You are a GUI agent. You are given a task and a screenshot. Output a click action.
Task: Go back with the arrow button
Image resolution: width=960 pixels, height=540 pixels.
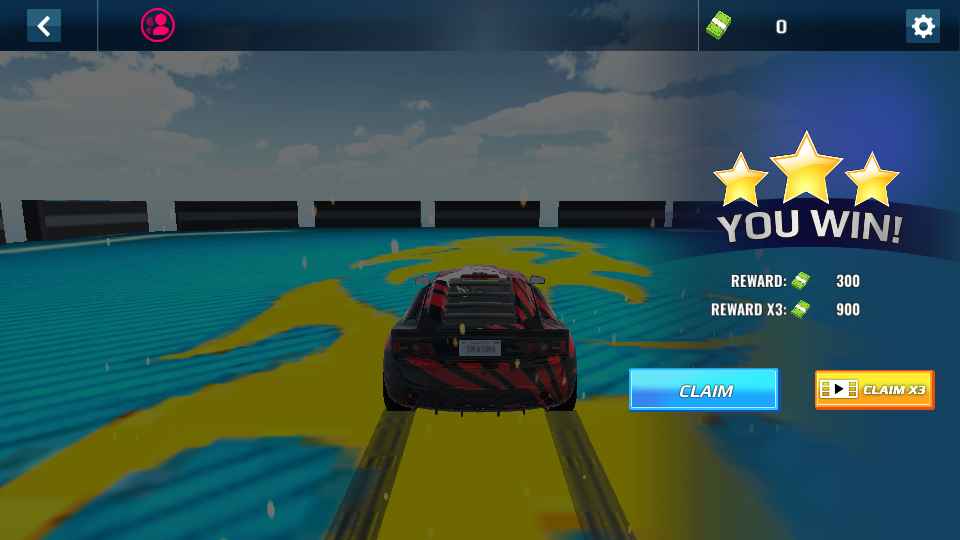[x=44, y=26]
